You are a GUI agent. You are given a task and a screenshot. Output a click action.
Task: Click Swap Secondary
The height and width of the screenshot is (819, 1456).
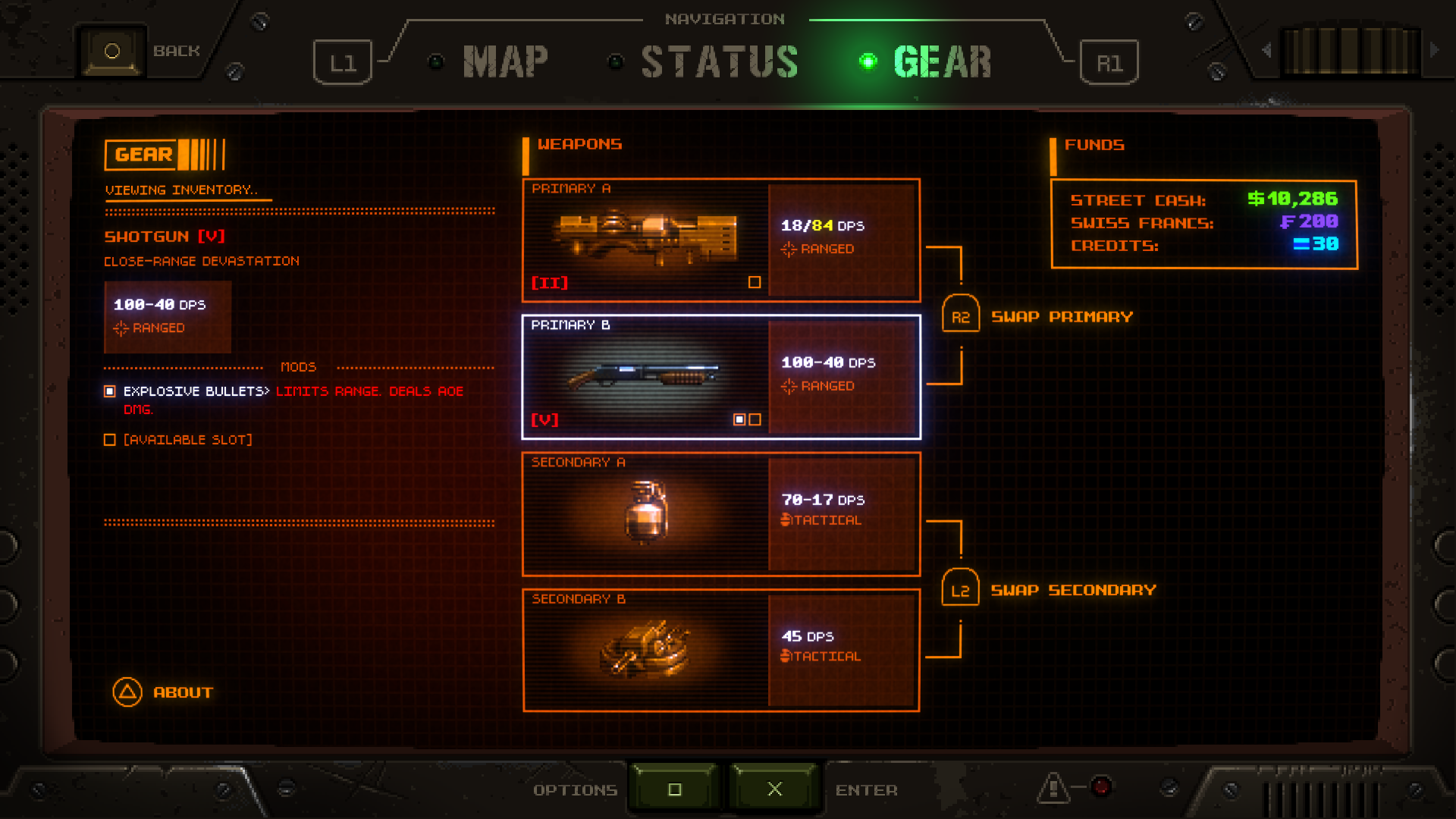pos(1072,590)
